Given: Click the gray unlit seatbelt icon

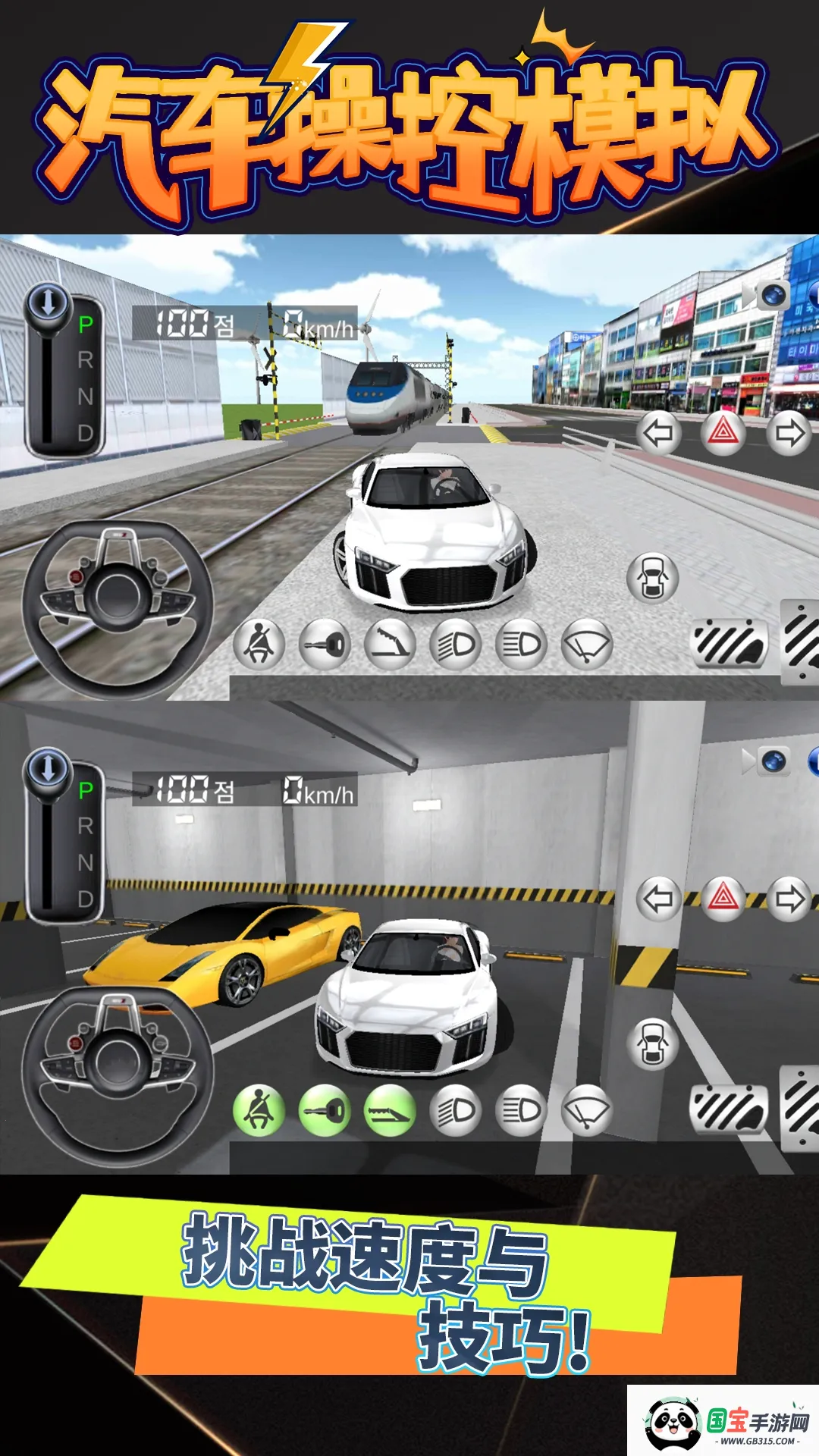Looking at the screenshot, I should [x=259, y=645].
